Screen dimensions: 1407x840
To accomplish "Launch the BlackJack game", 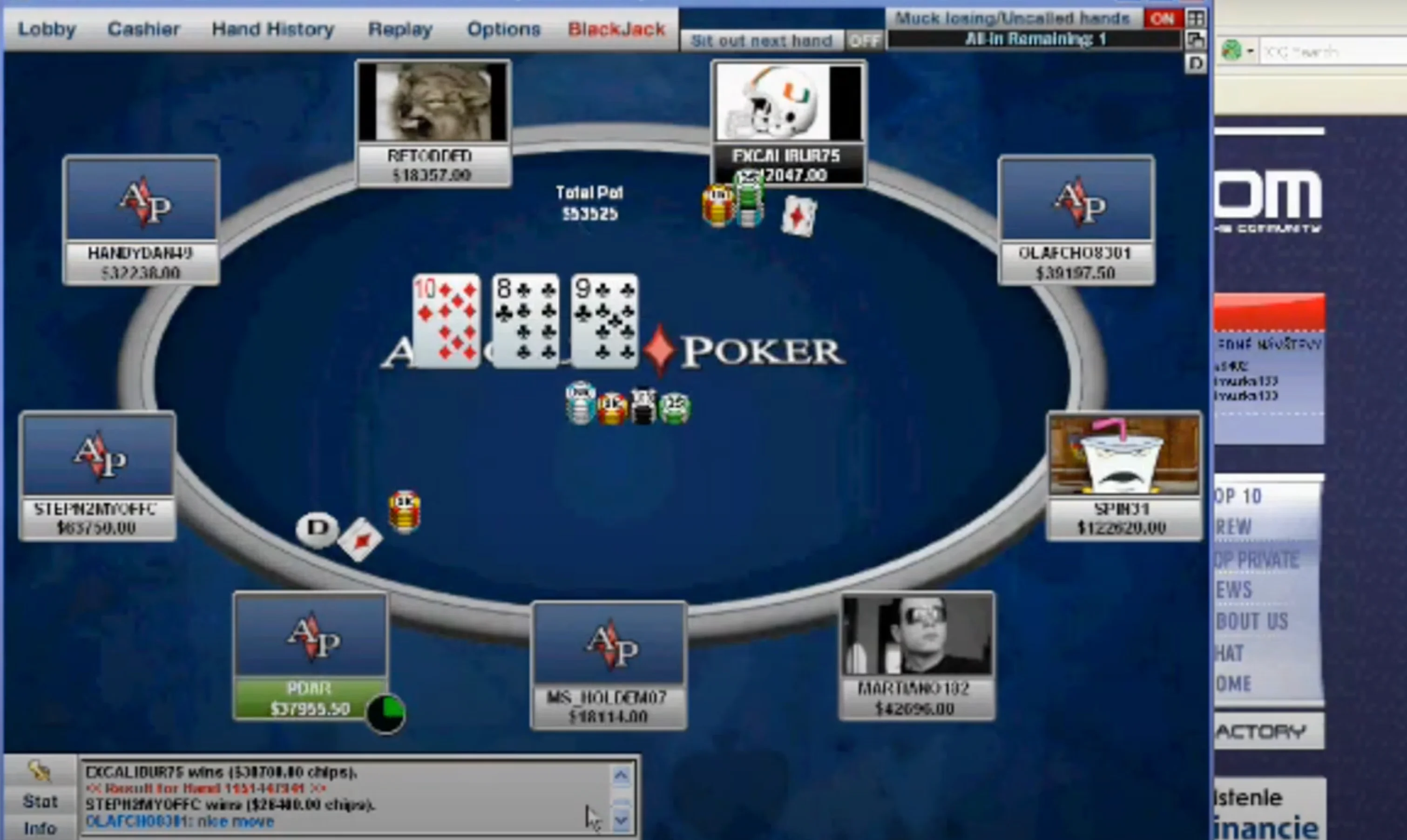I will (616, 29).
